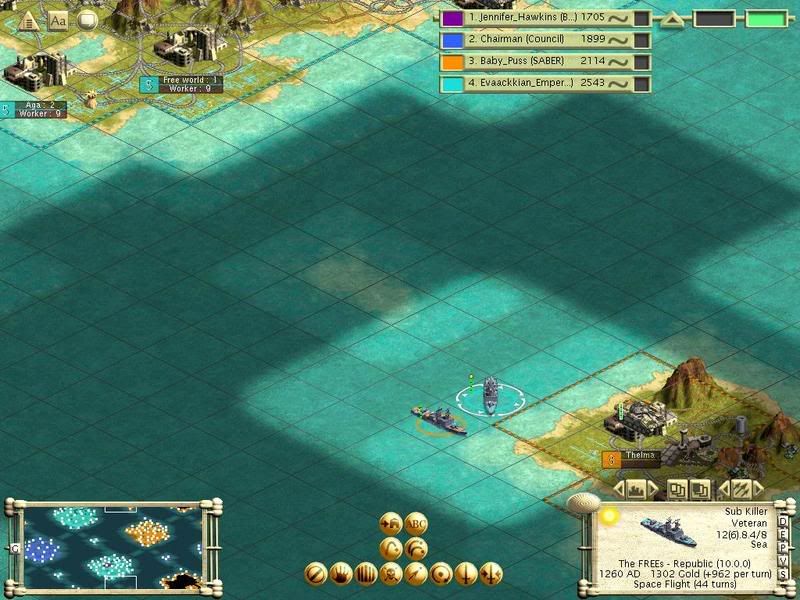
Task: Open the Victory status V button
Action: (782, 561)
